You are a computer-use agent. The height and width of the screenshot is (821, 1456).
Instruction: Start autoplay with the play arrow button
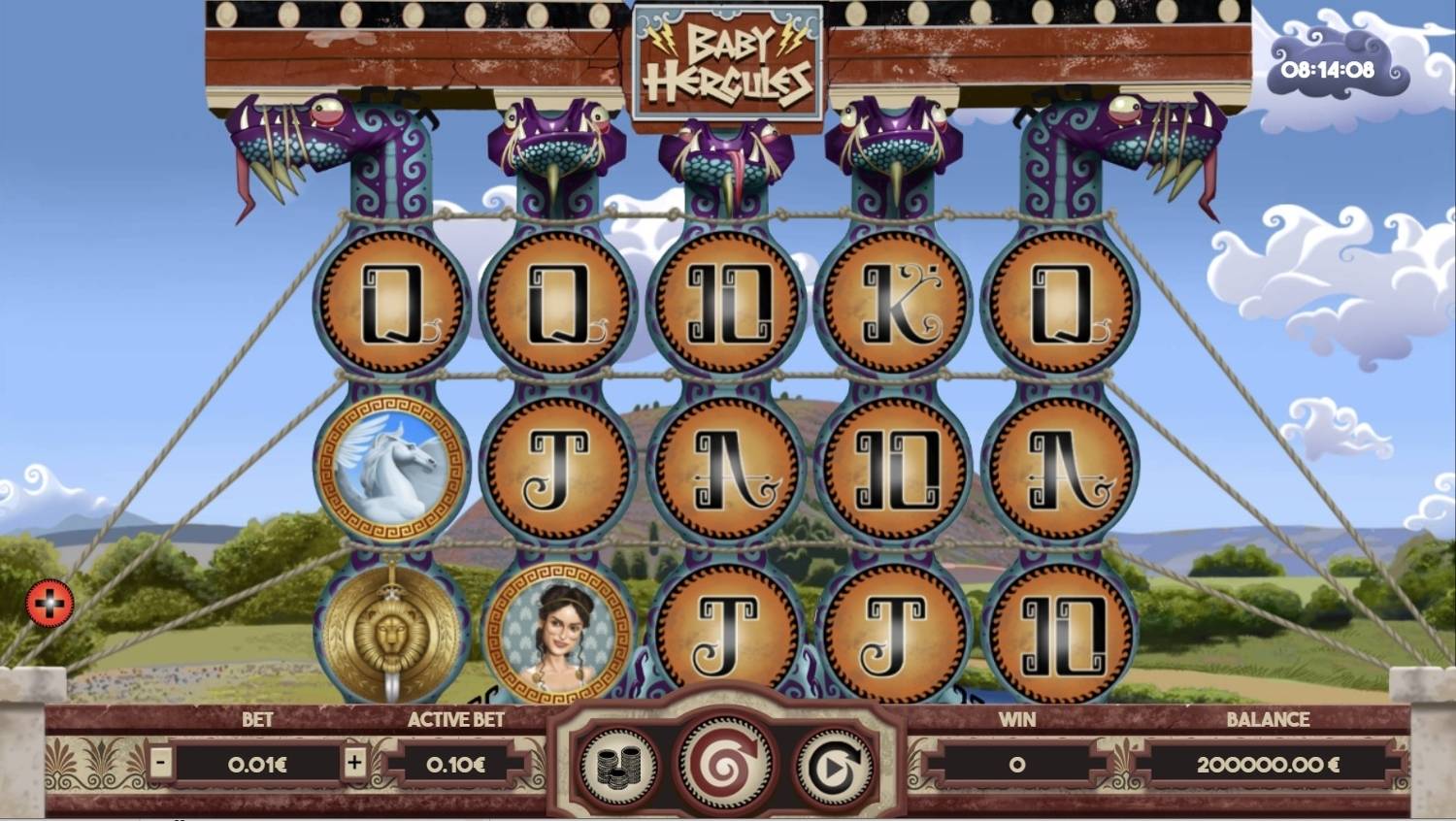coord(833,767)
